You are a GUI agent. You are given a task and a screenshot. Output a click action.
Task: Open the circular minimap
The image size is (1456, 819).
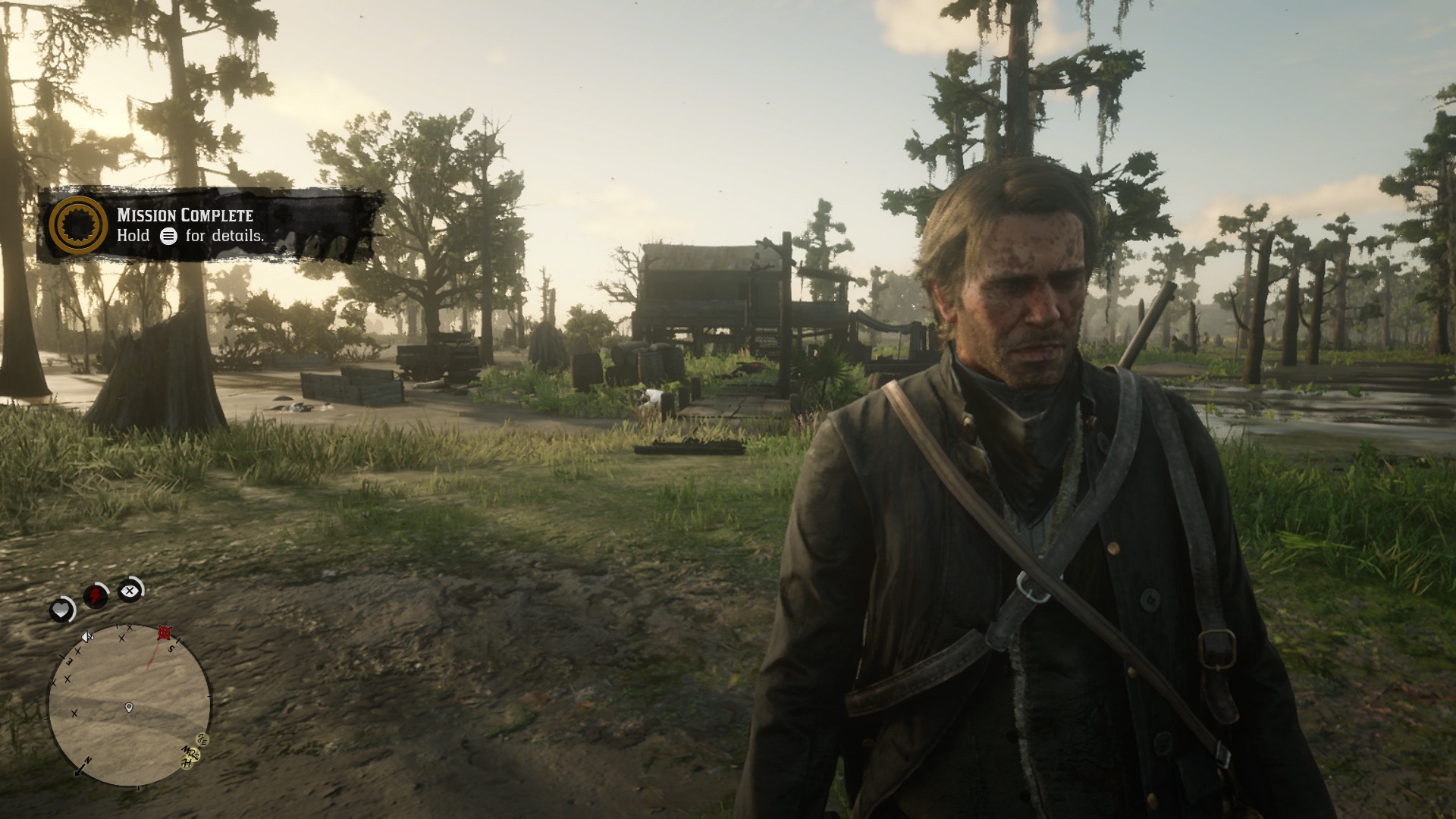click(130, 705)
